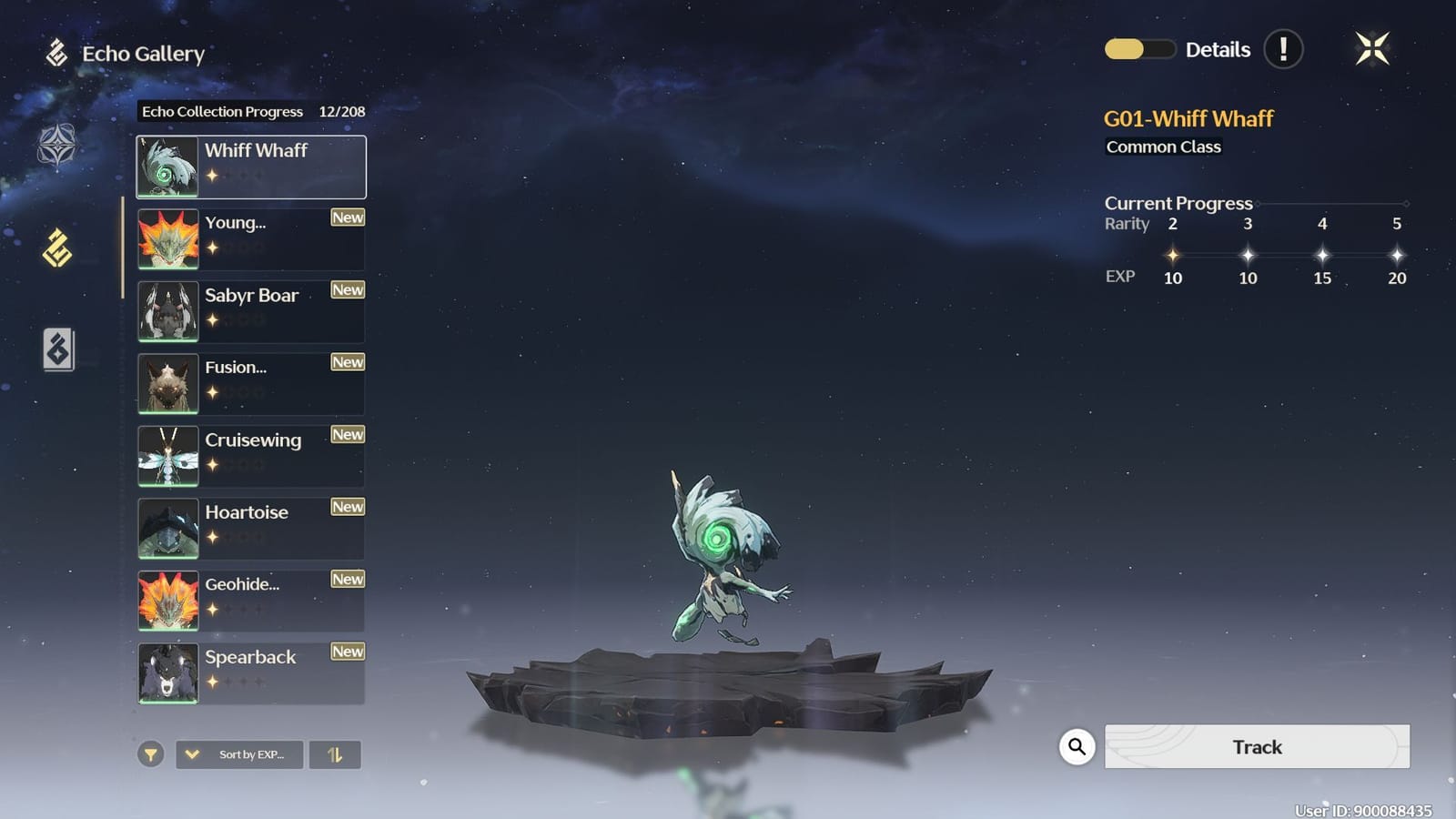This screenshot has height=819, width=1456.
Task: Select the Sabyr Boar echo entry
Action: point(251,310)
